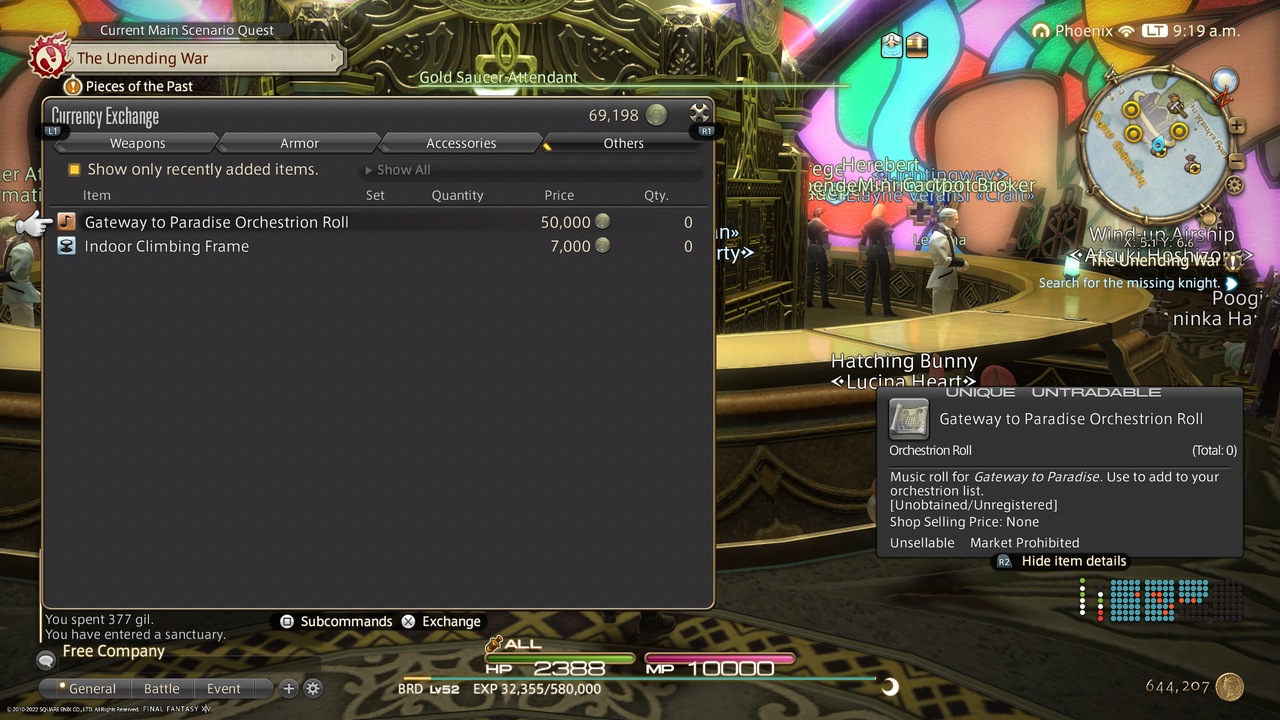Viewport: 1280px width, 720px height.
Task: Open the Battle chat tab
Action: click(162, 688)
